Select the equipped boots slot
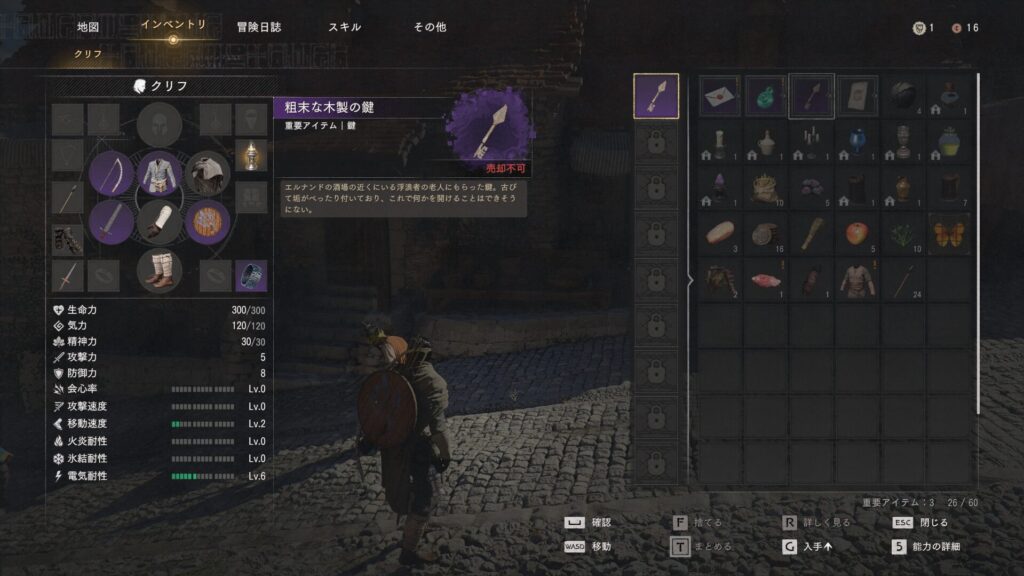Screen dimensions: 1024x576 159,269
